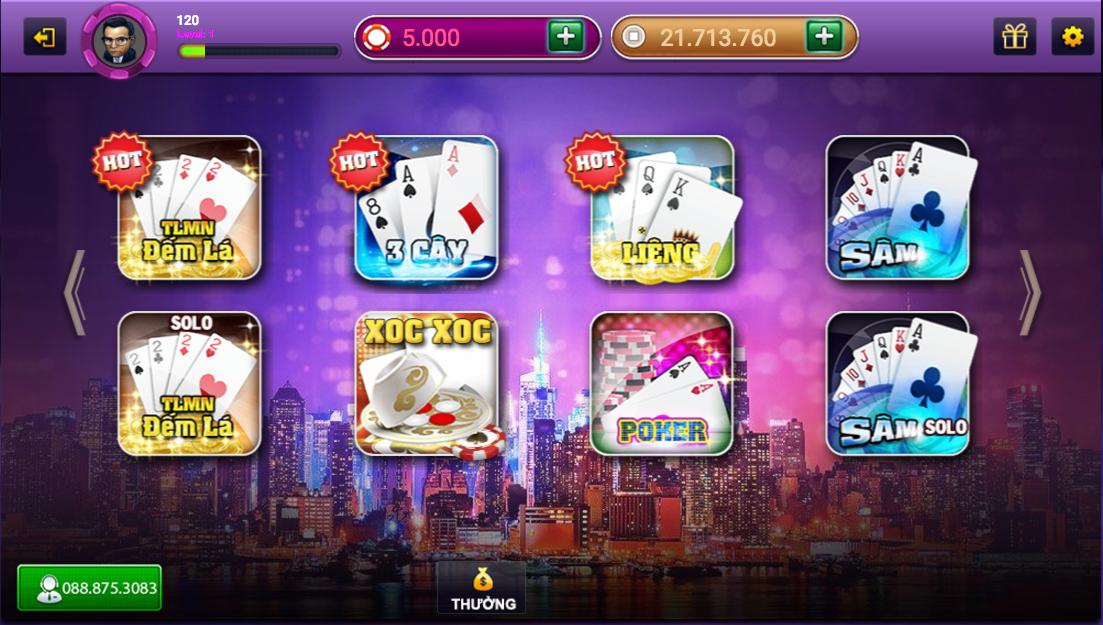1103x625 pixels.
Task: Launch the Liêng card game
Action: coord(662,208)
